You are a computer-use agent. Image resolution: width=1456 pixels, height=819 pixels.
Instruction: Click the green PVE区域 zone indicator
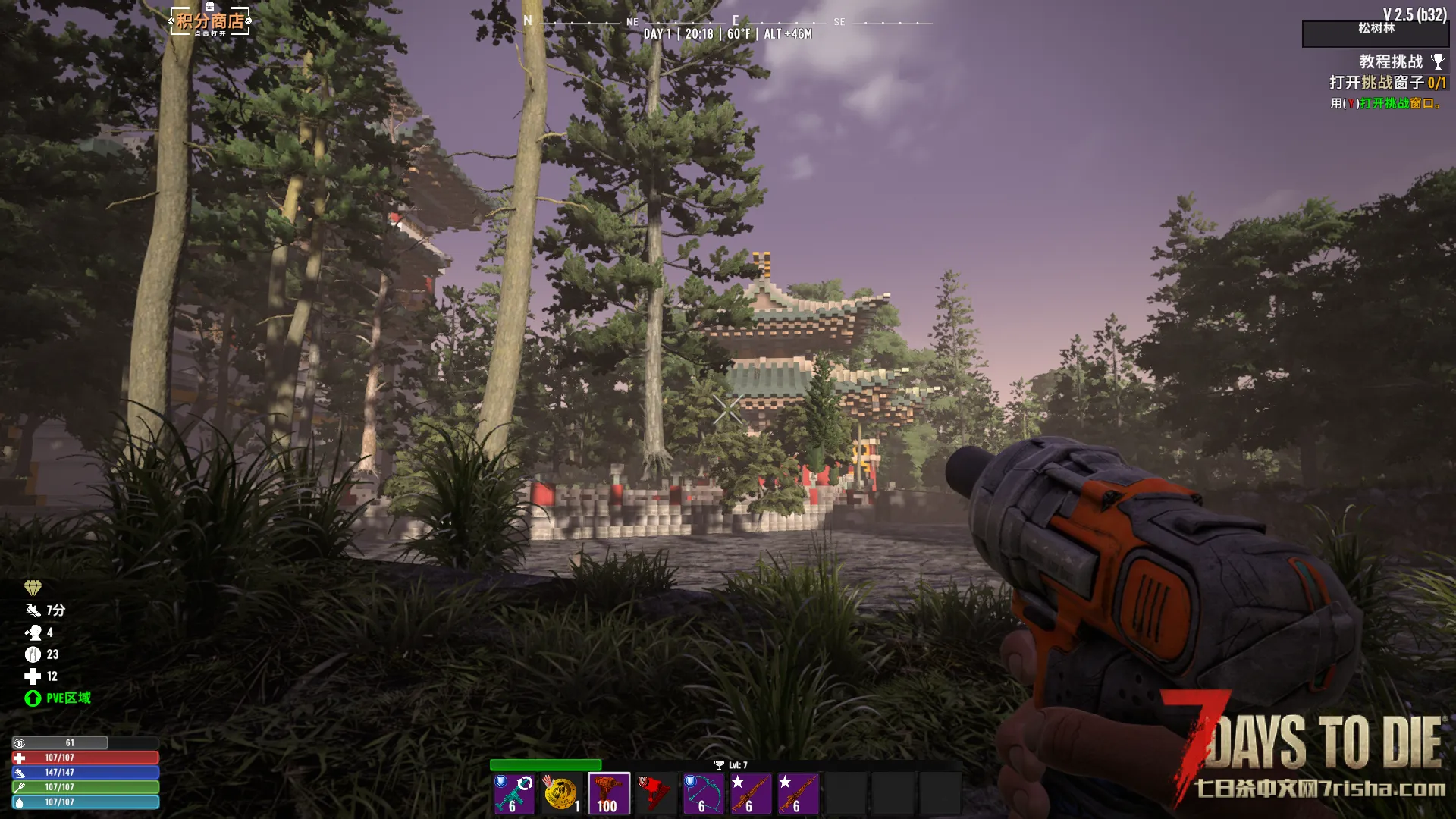click(58, 698)
